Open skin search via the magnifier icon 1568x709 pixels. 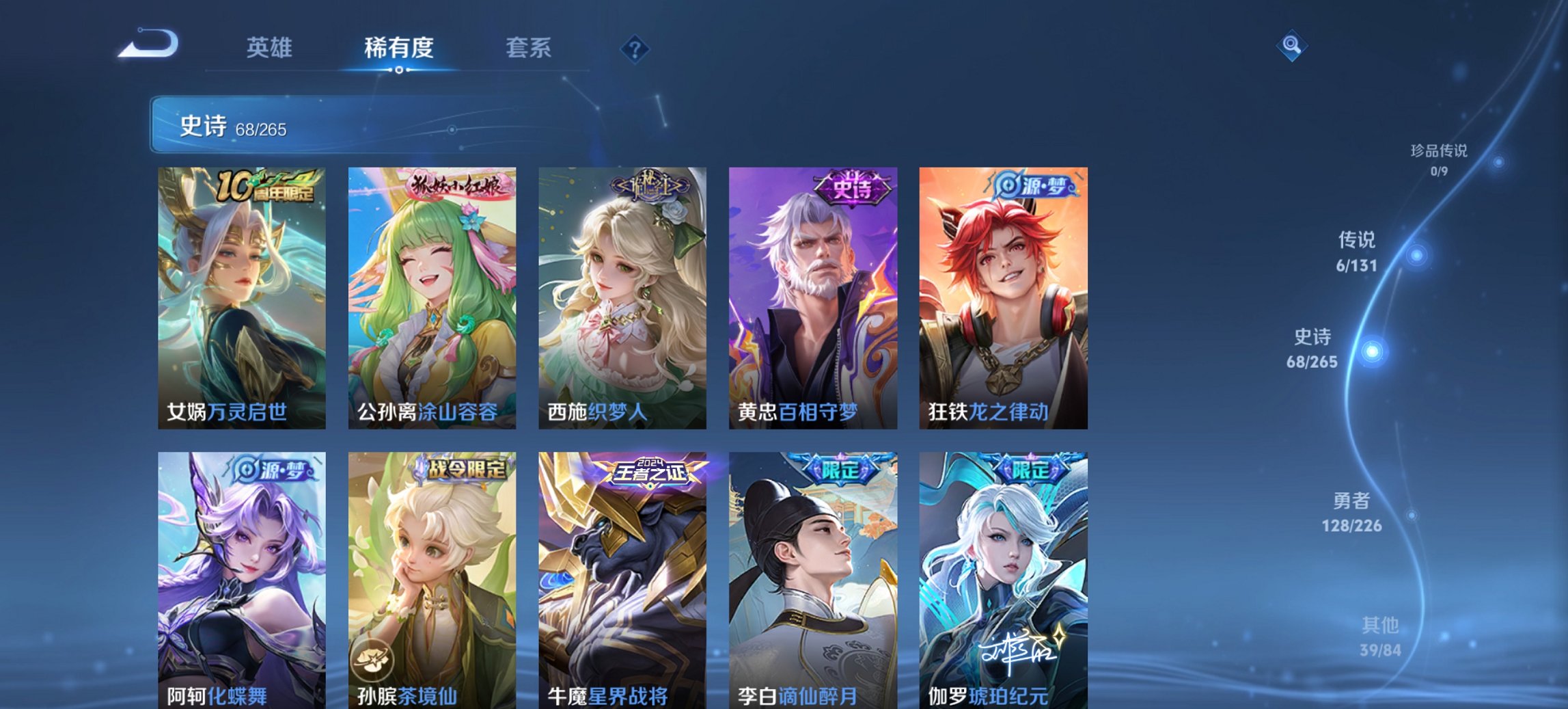pos(1290,46)
